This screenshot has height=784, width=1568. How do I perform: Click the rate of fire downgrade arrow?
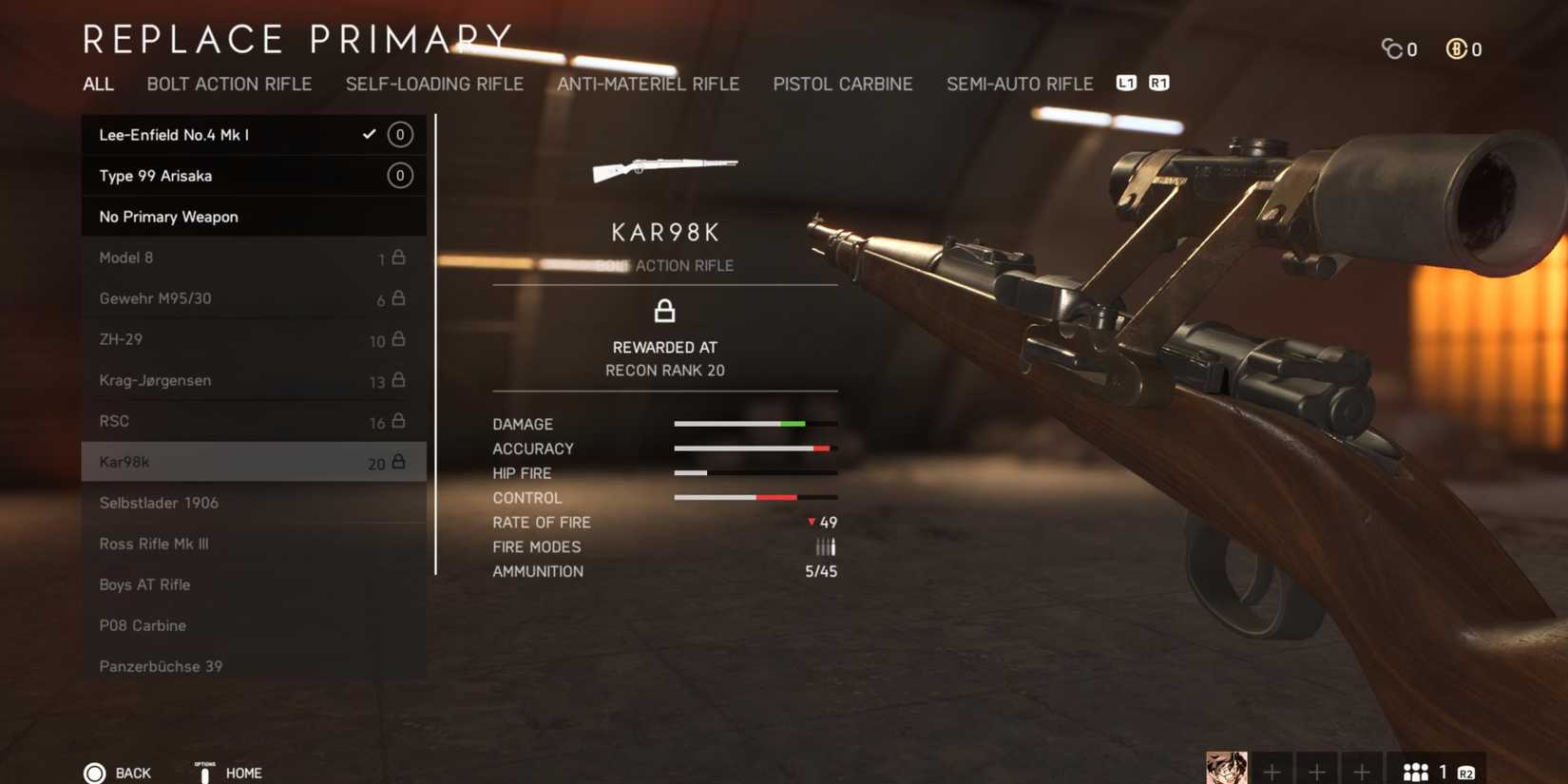pyautogui.click(x=811, y=522)
